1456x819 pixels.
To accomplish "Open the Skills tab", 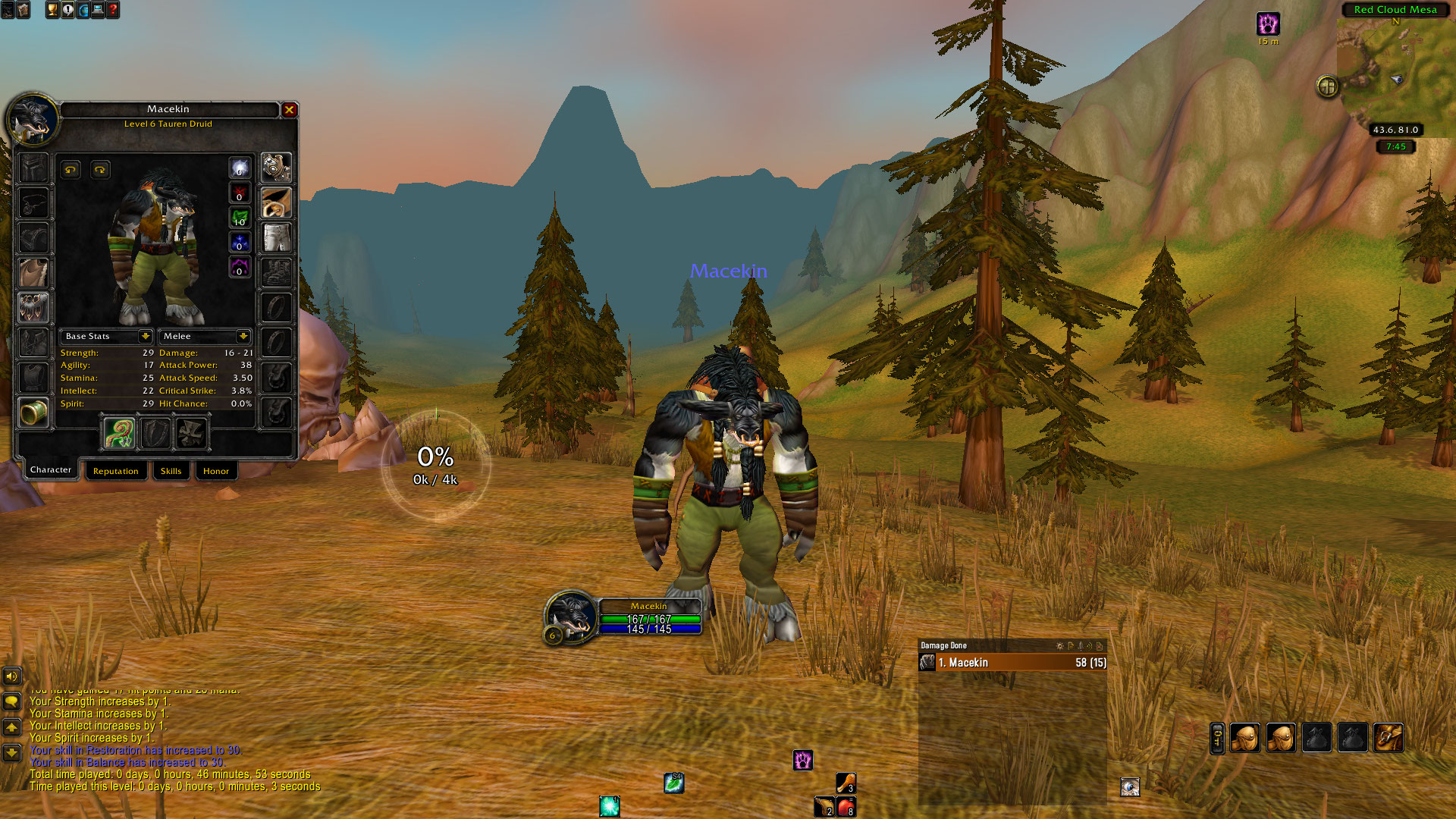I will tap(171, 471).
